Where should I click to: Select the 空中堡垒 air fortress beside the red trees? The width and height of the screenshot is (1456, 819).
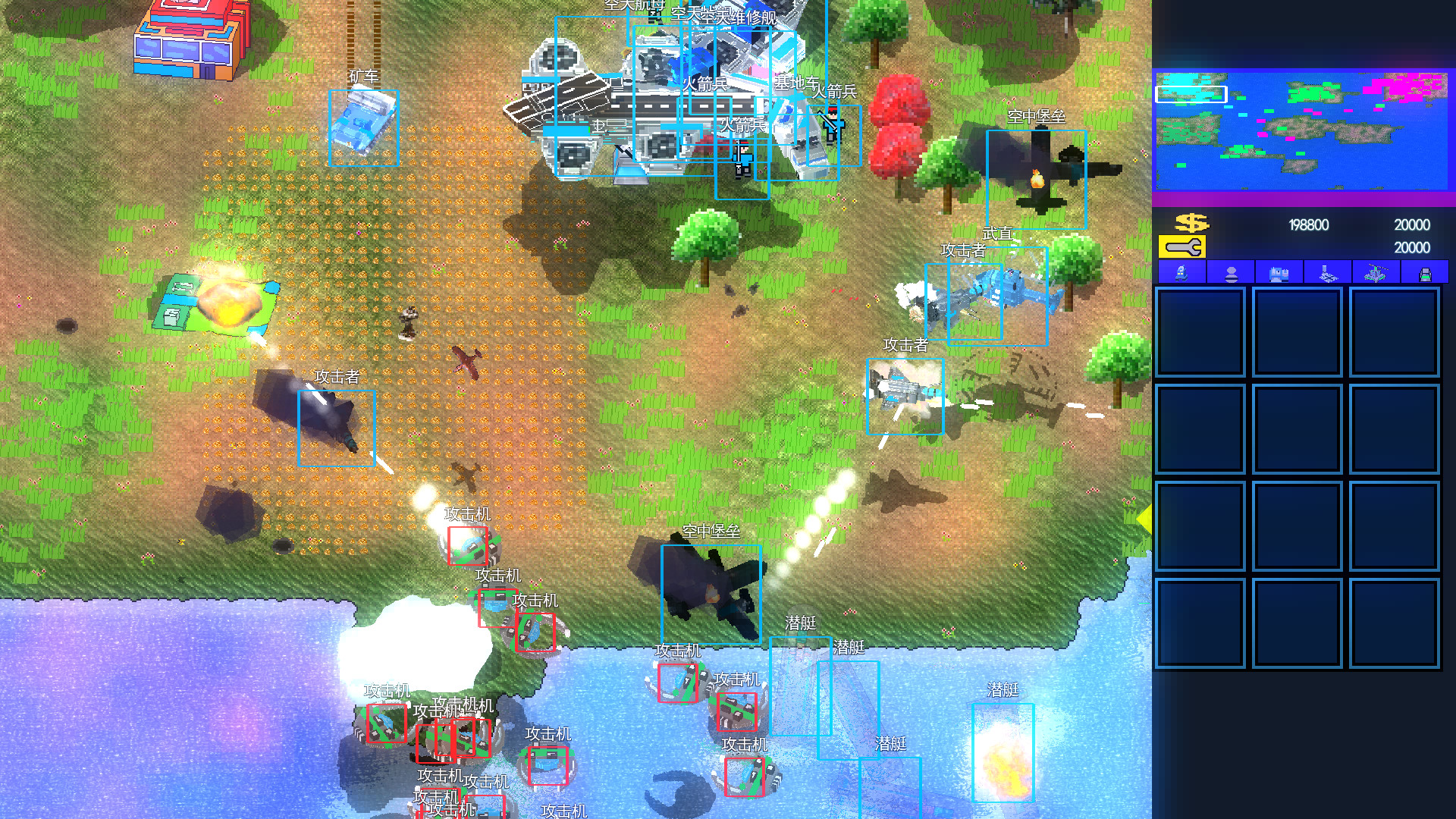[1037, 178]
